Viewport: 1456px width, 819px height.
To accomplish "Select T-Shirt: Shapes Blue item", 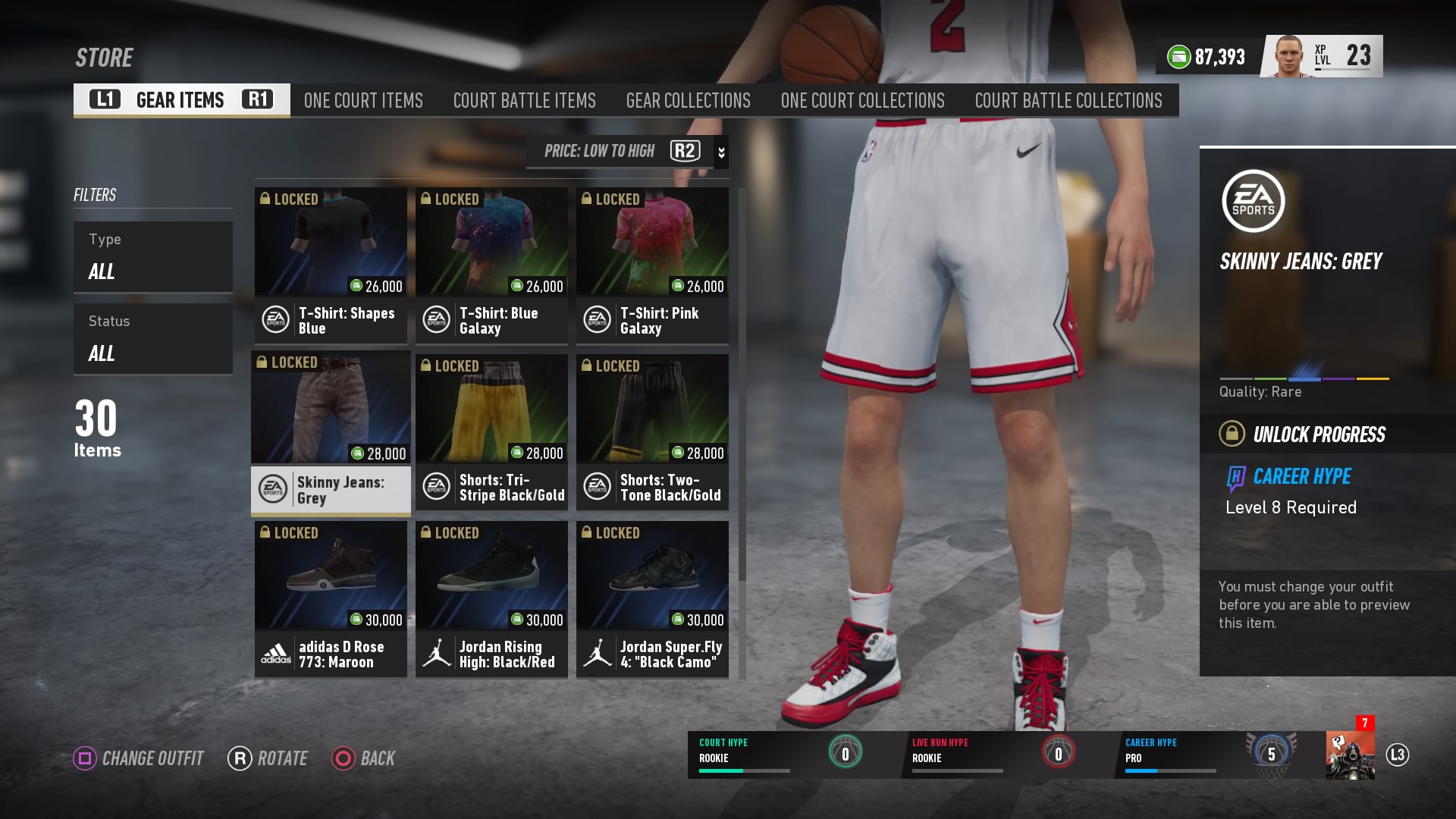I will point(331,265).
